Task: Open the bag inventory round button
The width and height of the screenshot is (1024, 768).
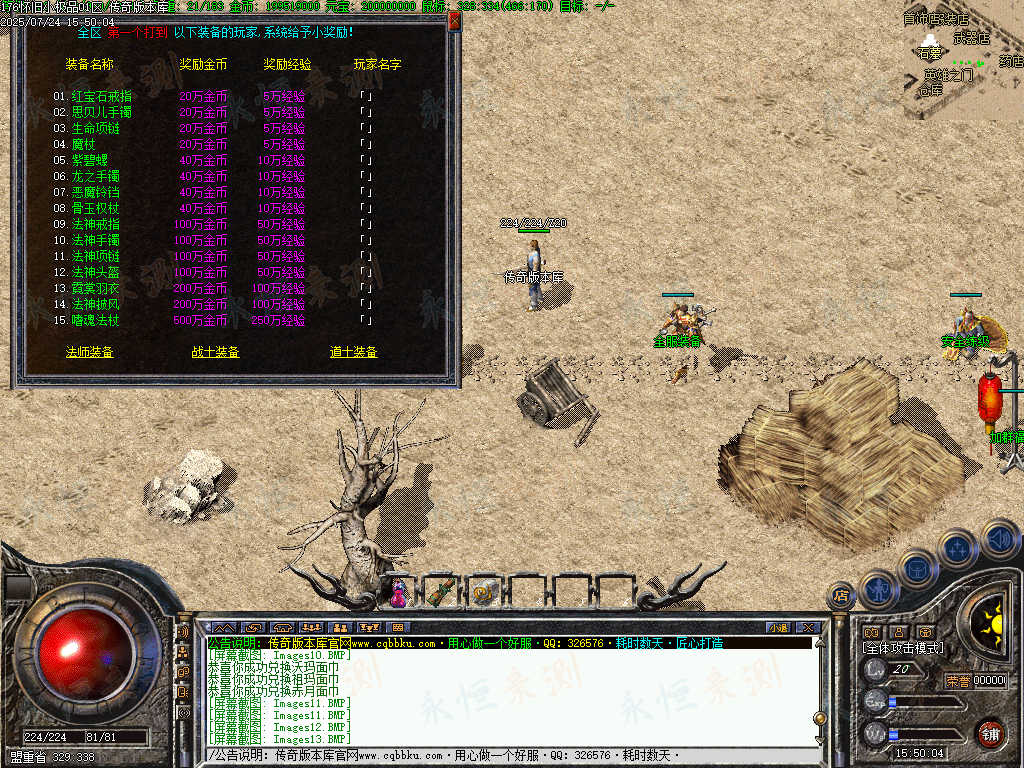Action: point(917,569)
